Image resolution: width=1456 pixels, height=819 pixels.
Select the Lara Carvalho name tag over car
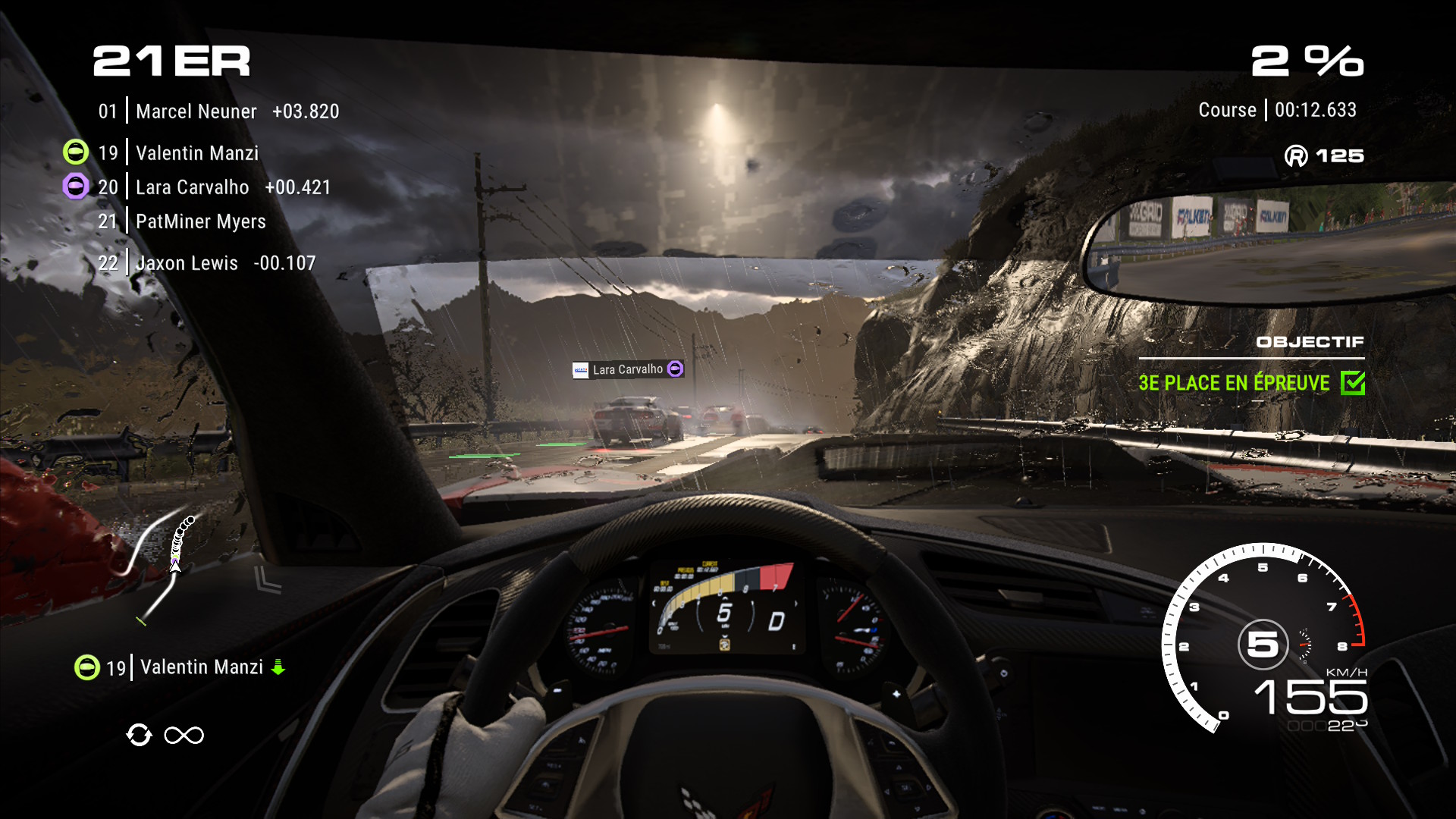coord(628,369)
